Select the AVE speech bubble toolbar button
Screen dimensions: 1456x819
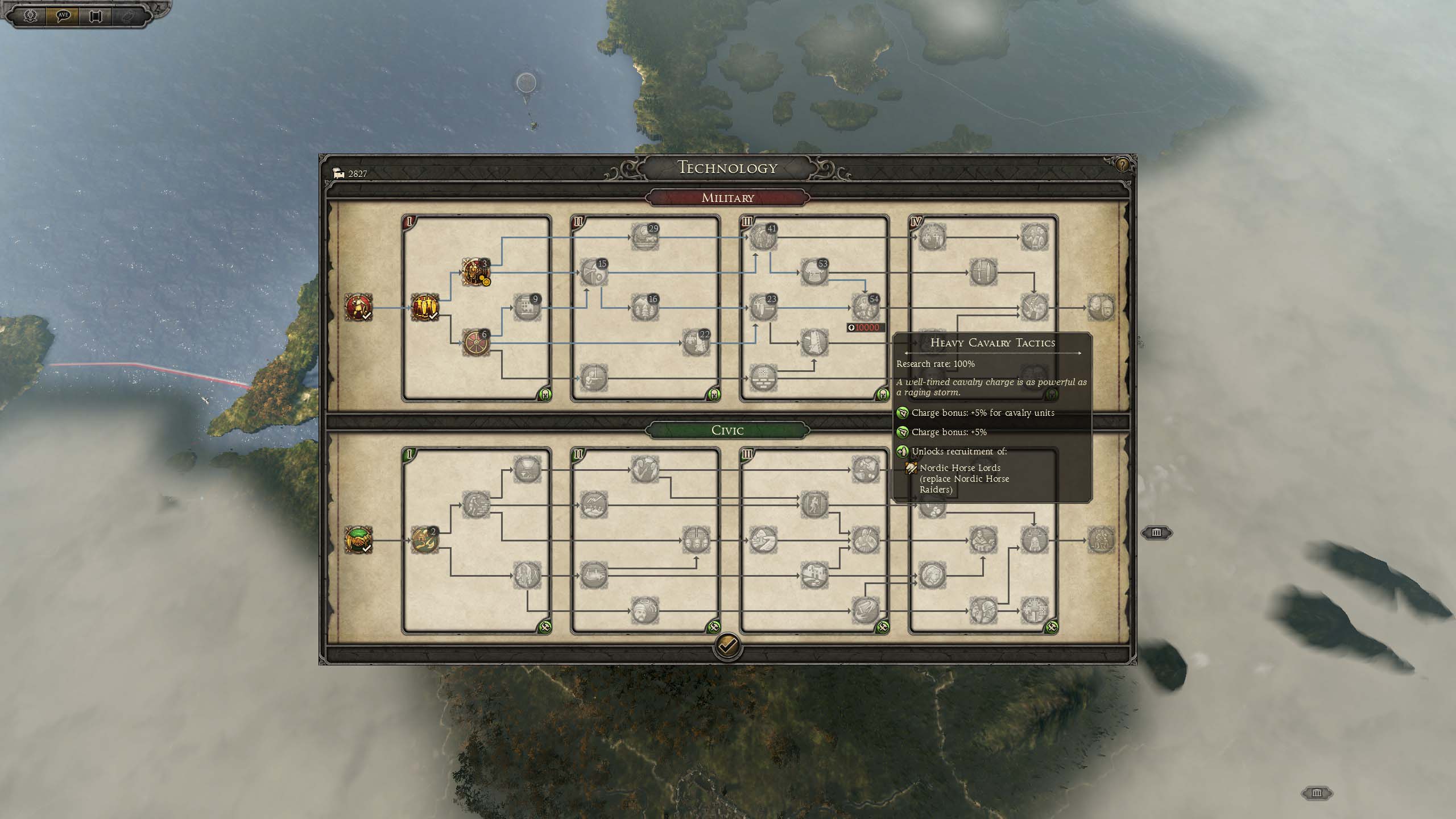pos(63,16)
